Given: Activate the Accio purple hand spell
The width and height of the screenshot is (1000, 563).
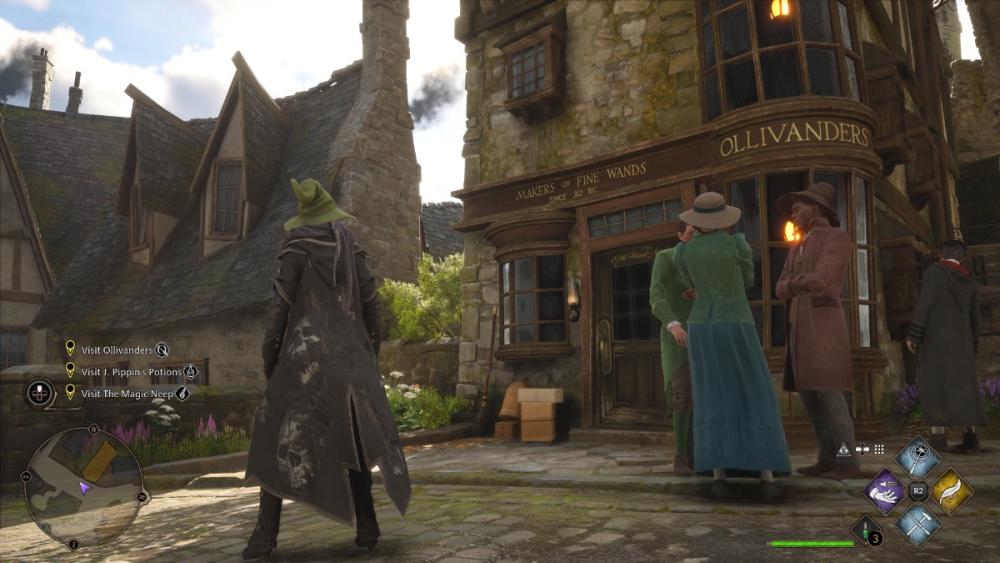Looking at the screenshot, I should tap(883, 491).
